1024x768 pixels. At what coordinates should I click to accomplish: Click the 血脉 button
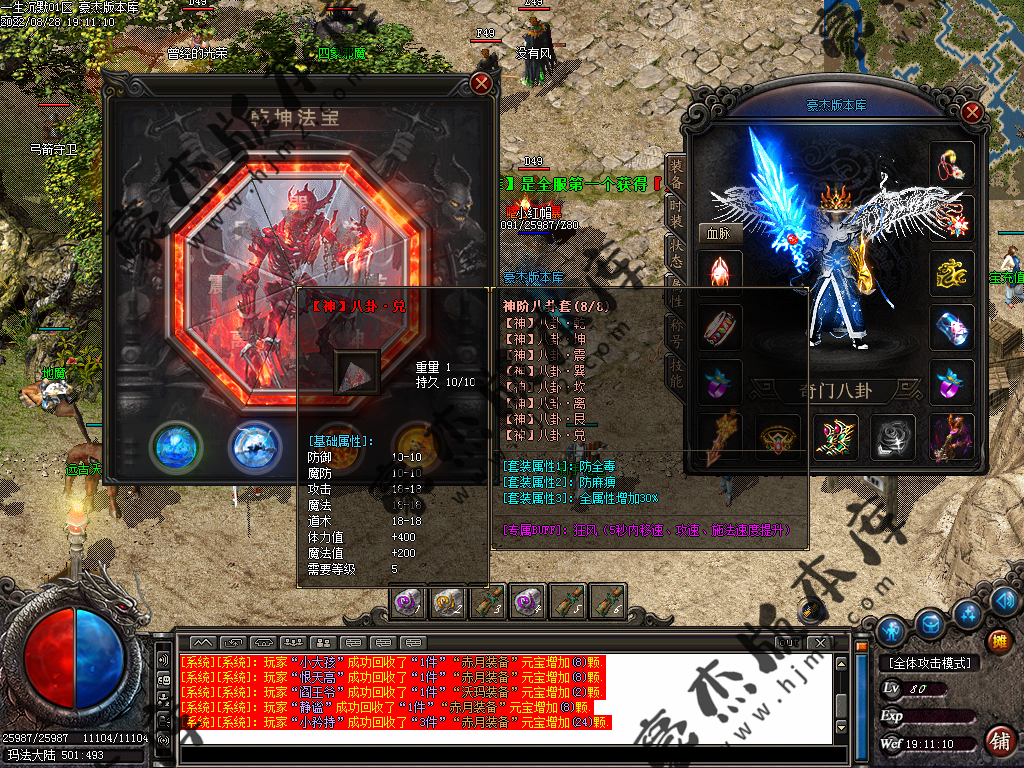tap(719, 232)
